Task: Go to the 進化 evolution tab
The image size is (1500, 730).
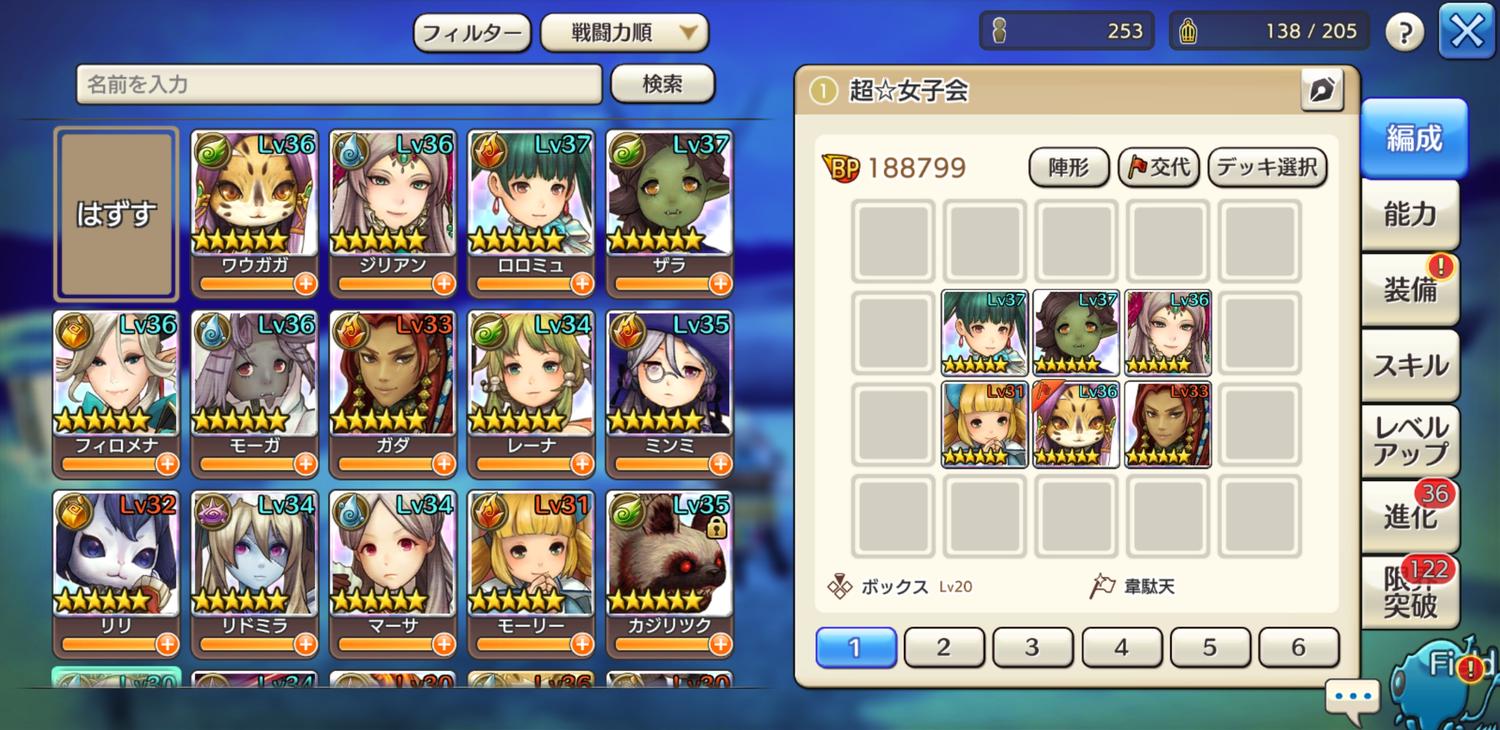Action: [x=1409, y=516]
